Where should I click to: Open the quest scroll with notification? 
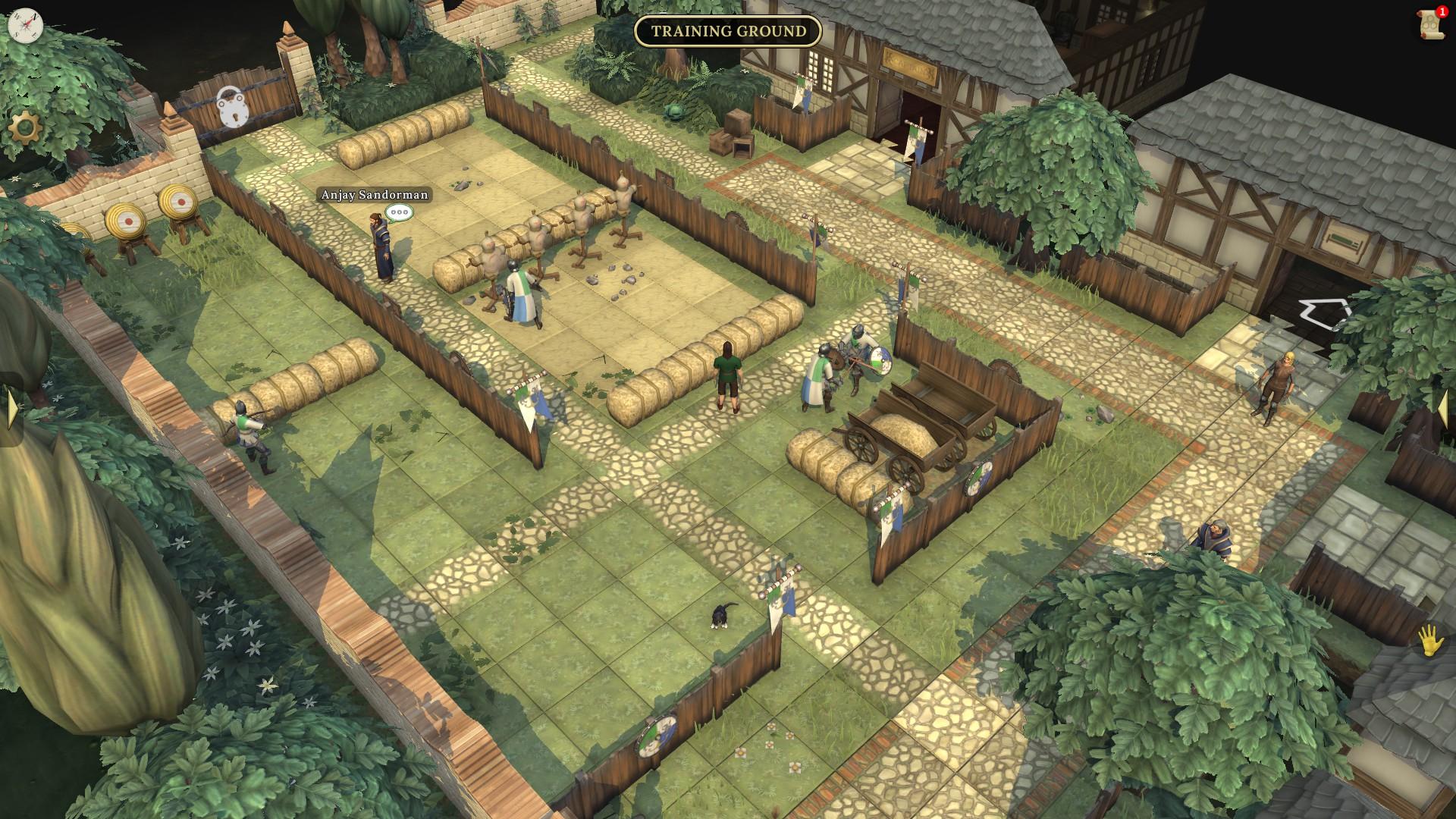tap(1430, 25)
